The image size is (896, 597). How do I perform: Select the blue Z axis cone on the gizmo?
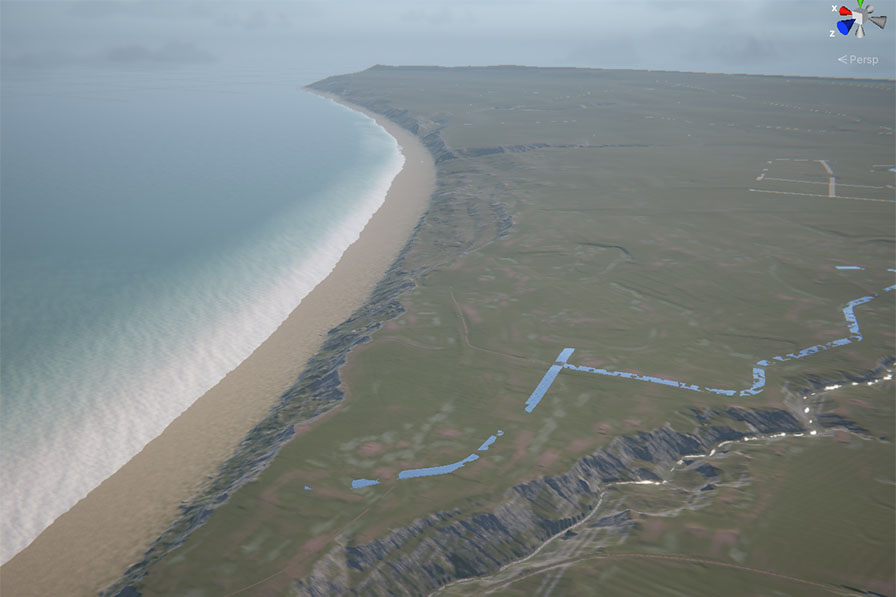pos(845,27)
